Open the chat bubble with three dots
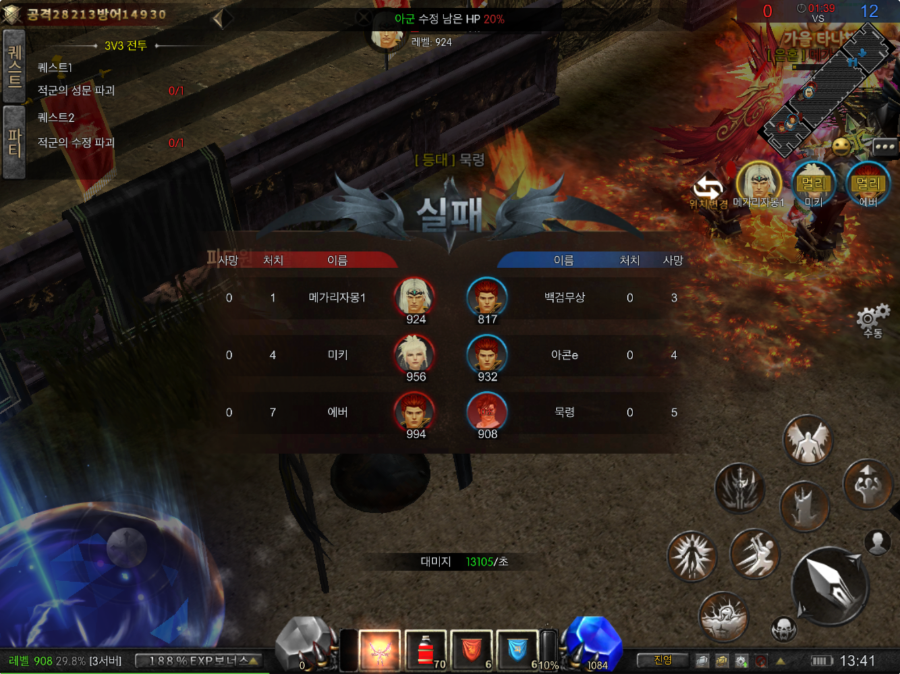This screenshot has height=674, width=900. [x=885, y=146]
